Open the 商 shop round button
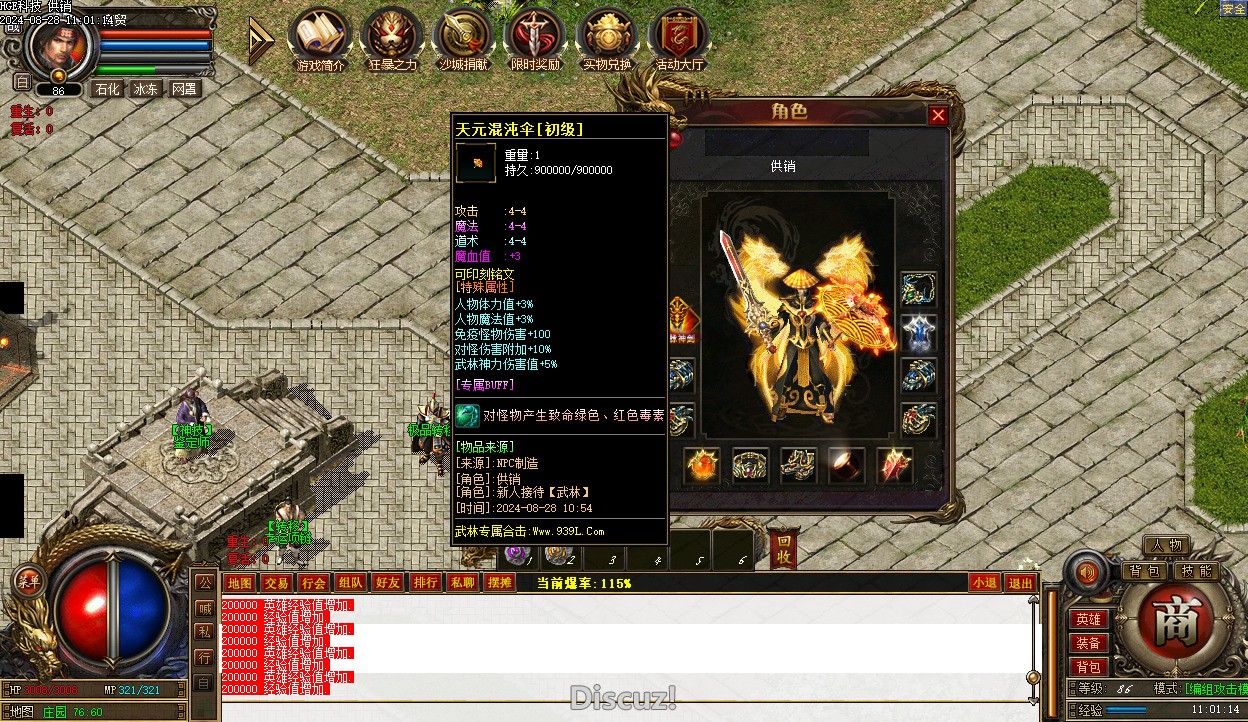The width and height of the screenshot is (1248, 722). pos(1168,623)
